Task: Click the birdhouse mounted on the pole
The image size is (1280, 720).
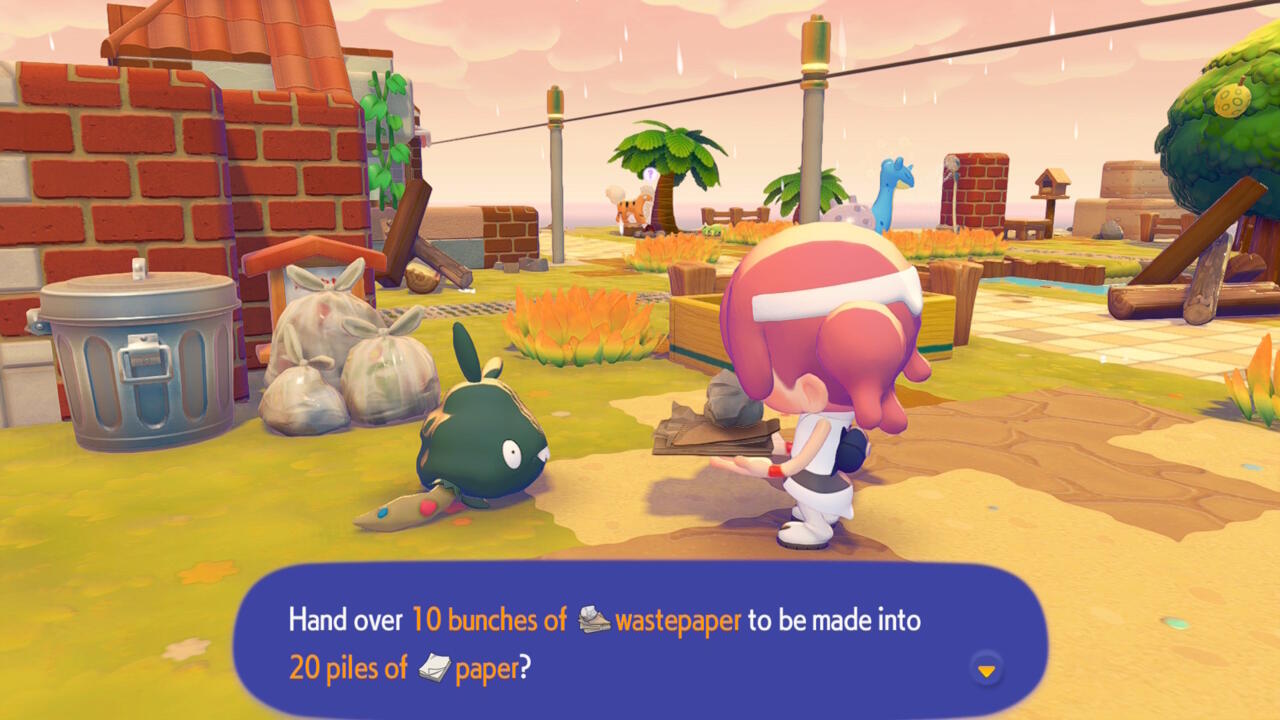Action: (x=1052, y=185)
